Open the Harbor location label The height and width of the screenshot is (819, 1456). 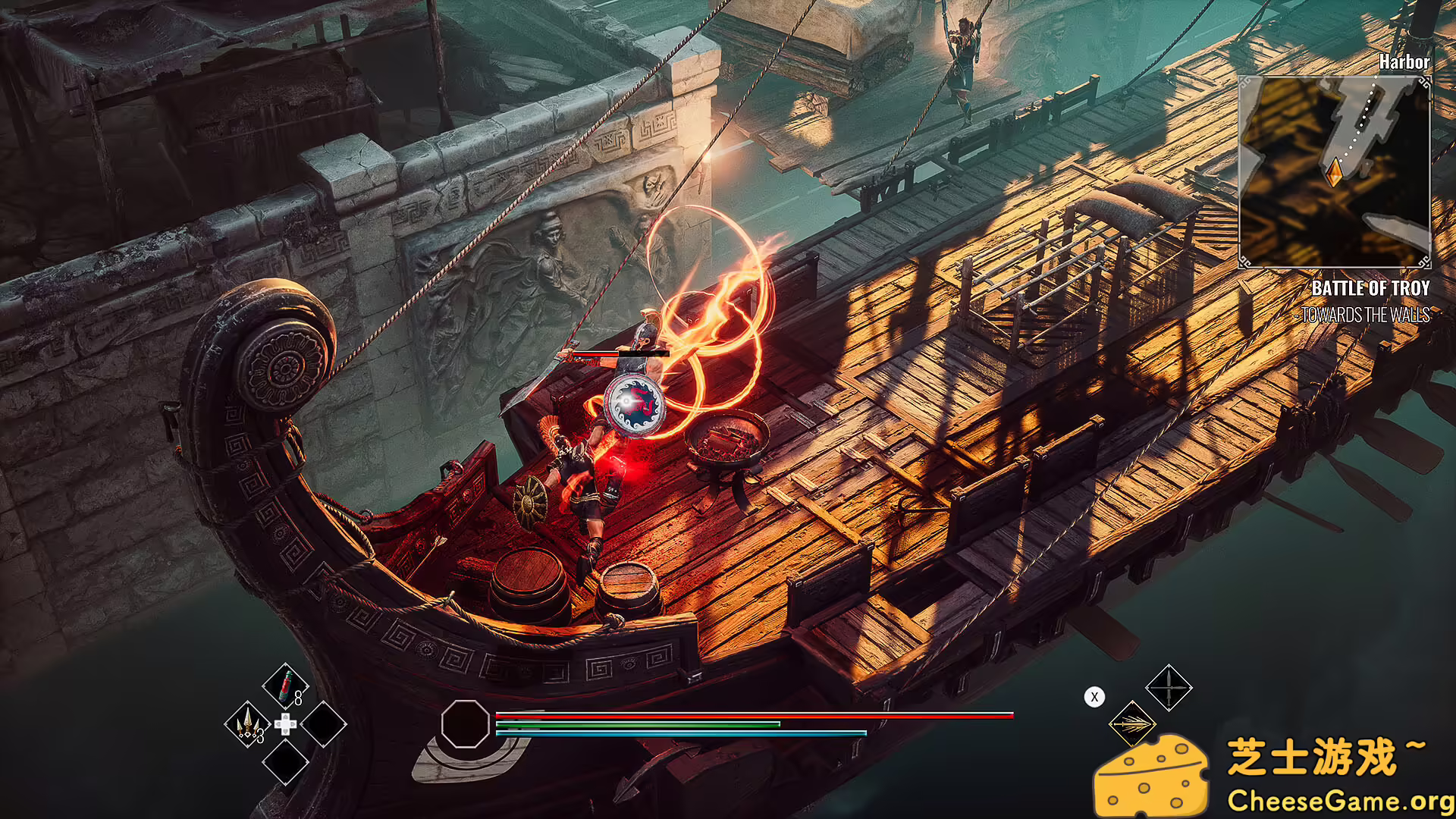1404,63
